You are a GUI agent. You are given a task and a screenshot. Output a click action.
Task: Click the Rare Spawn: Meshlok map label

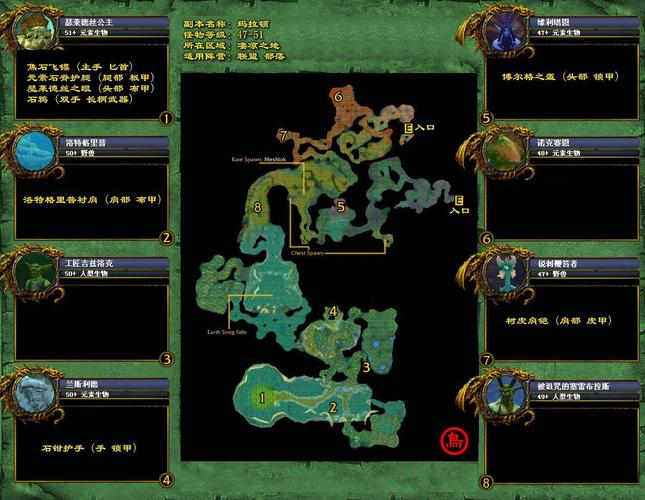pyautogui.click(x=259, y=159)
